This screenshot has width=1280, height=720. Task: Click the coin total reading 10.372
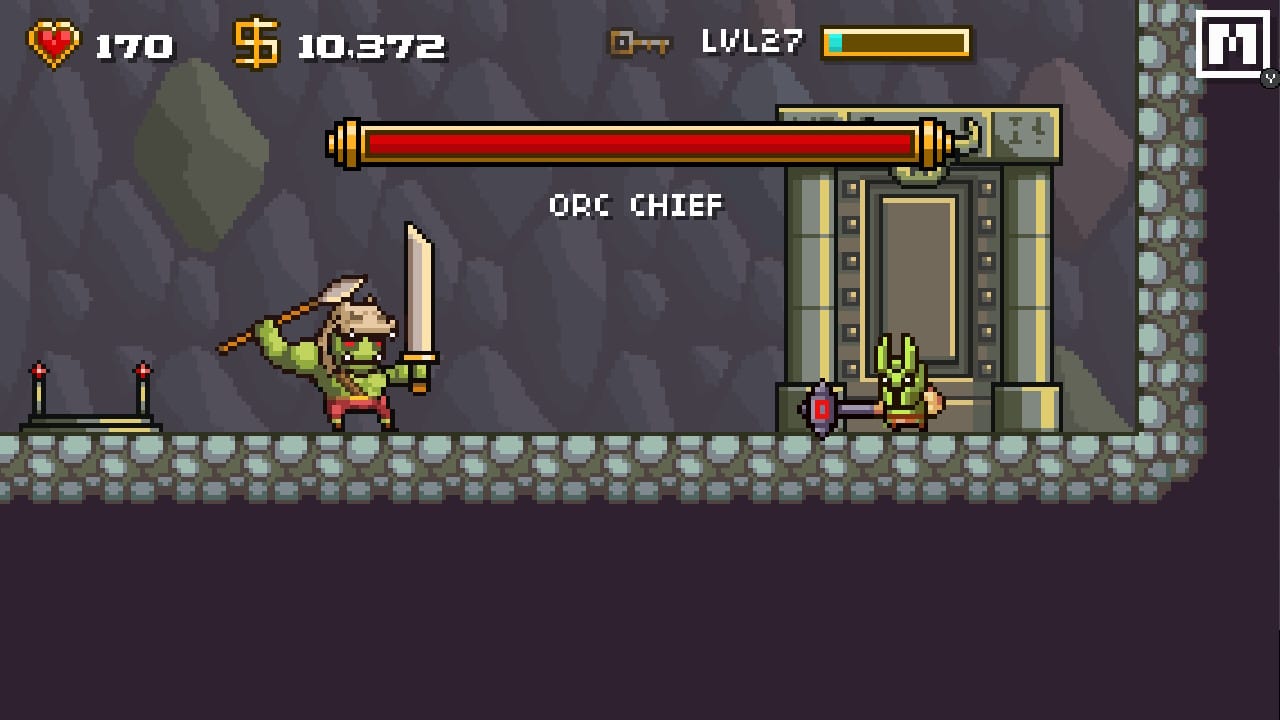coord(370,42)
